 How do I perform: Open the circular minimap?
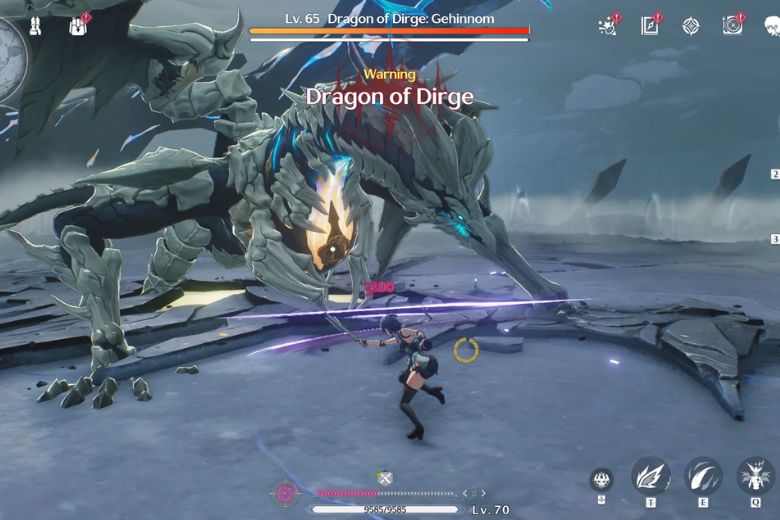coord(8,60)
